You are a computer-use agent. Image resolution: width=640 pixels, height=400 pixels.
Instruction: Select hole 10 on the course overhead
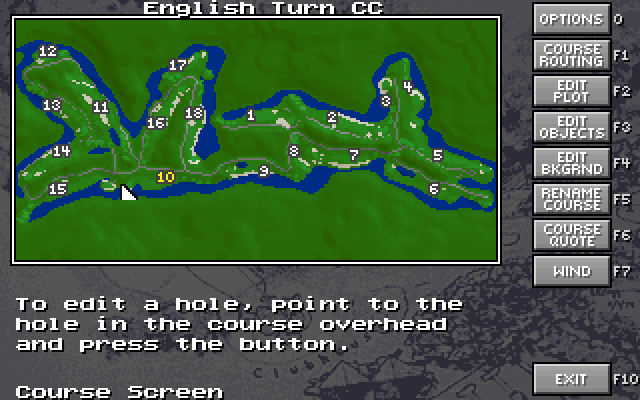tap(166, 177)
